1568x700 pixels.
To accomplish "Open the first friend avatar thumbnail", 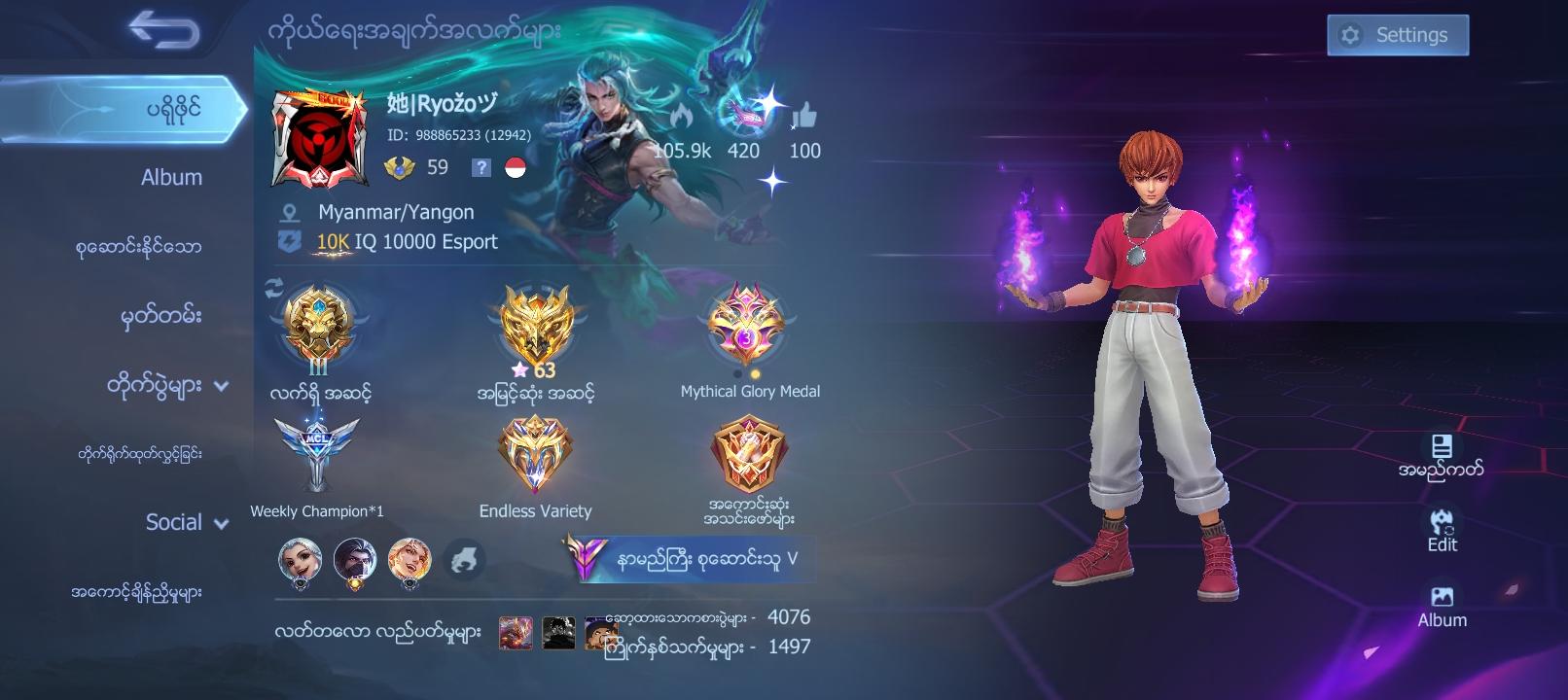I will point(300,561).
